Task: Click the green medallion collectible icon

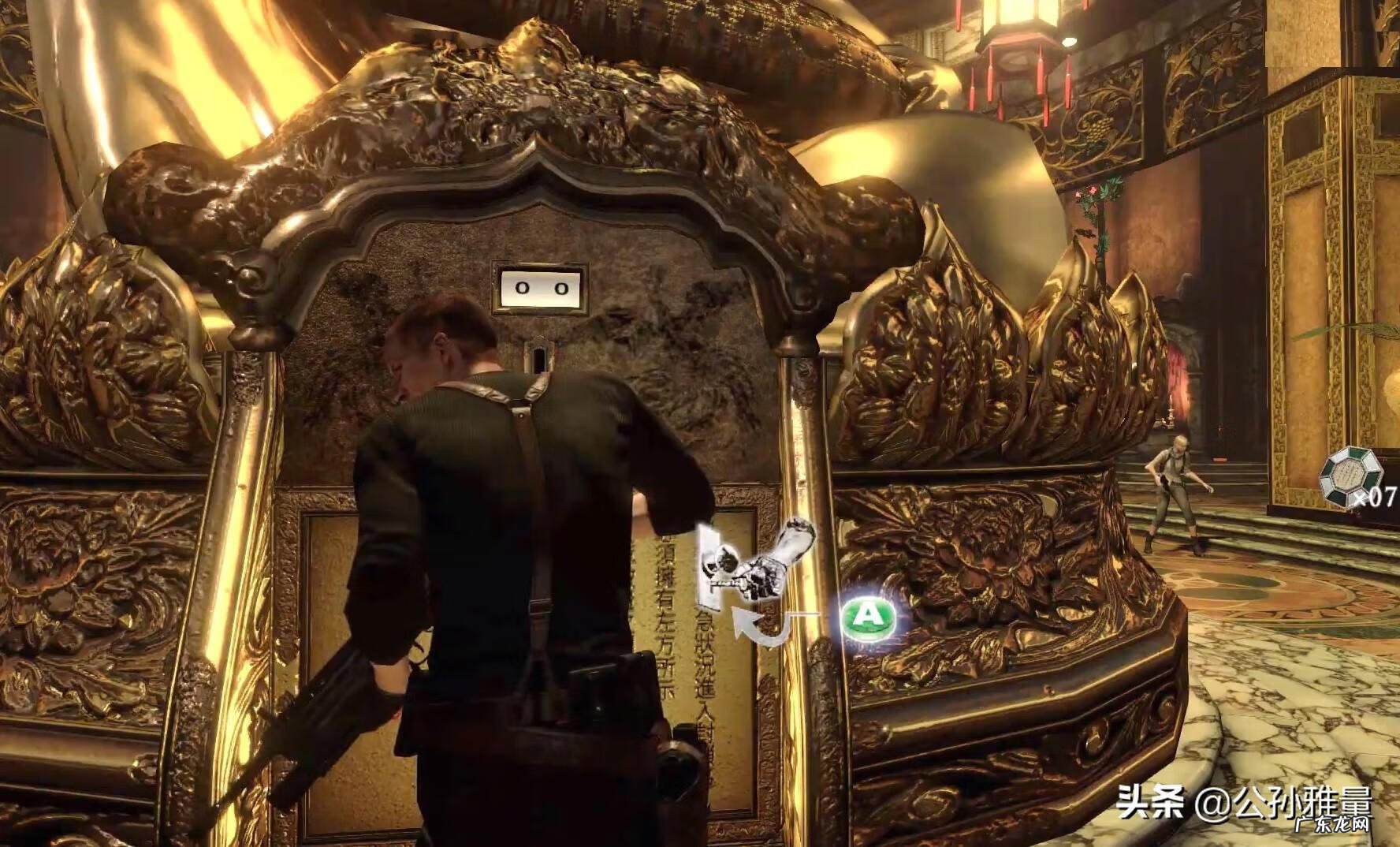Action: tap(1351, 476)
